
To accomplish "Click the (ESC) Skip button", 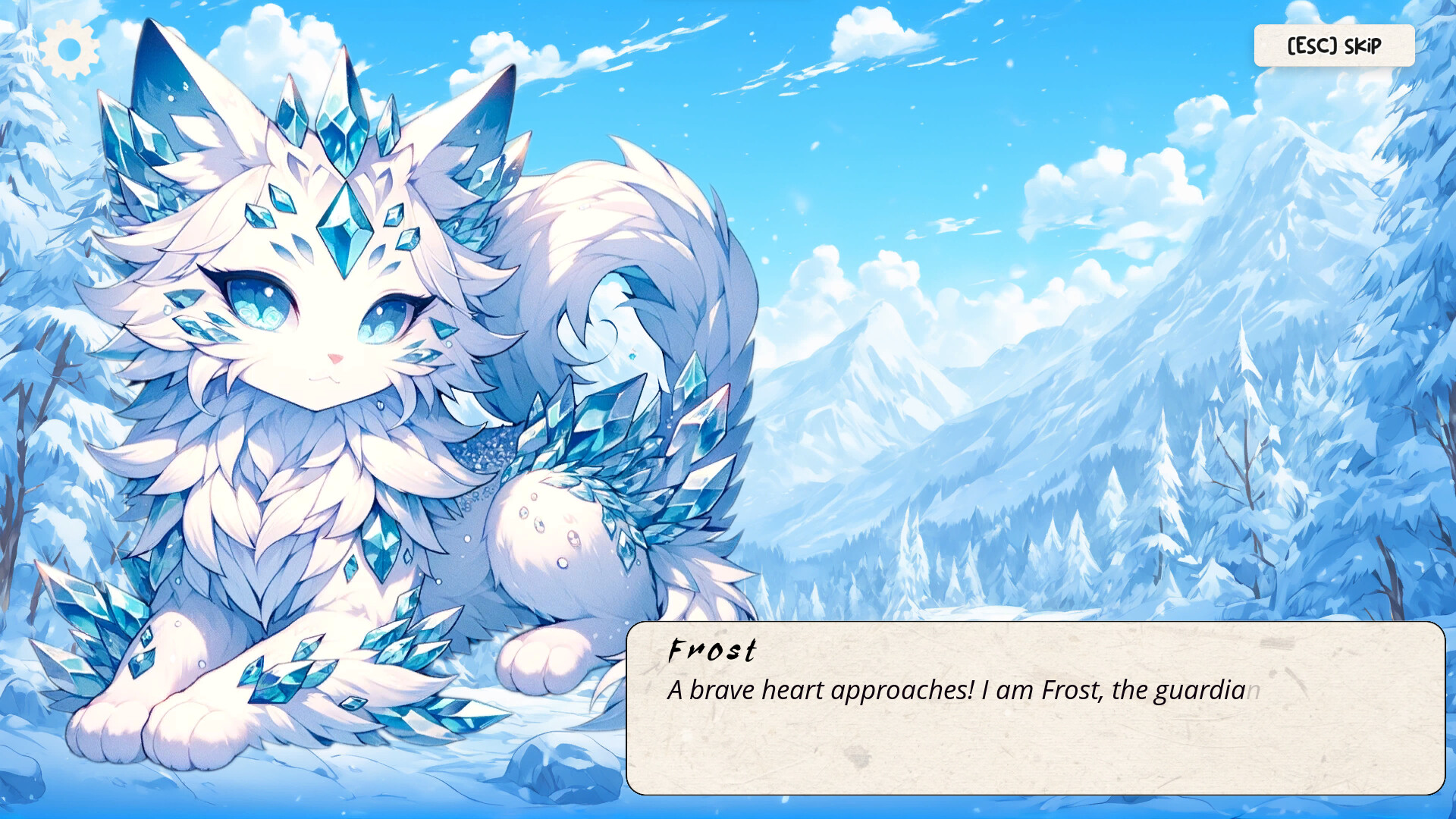I will pyautogui.click(x=1333, y=45).
